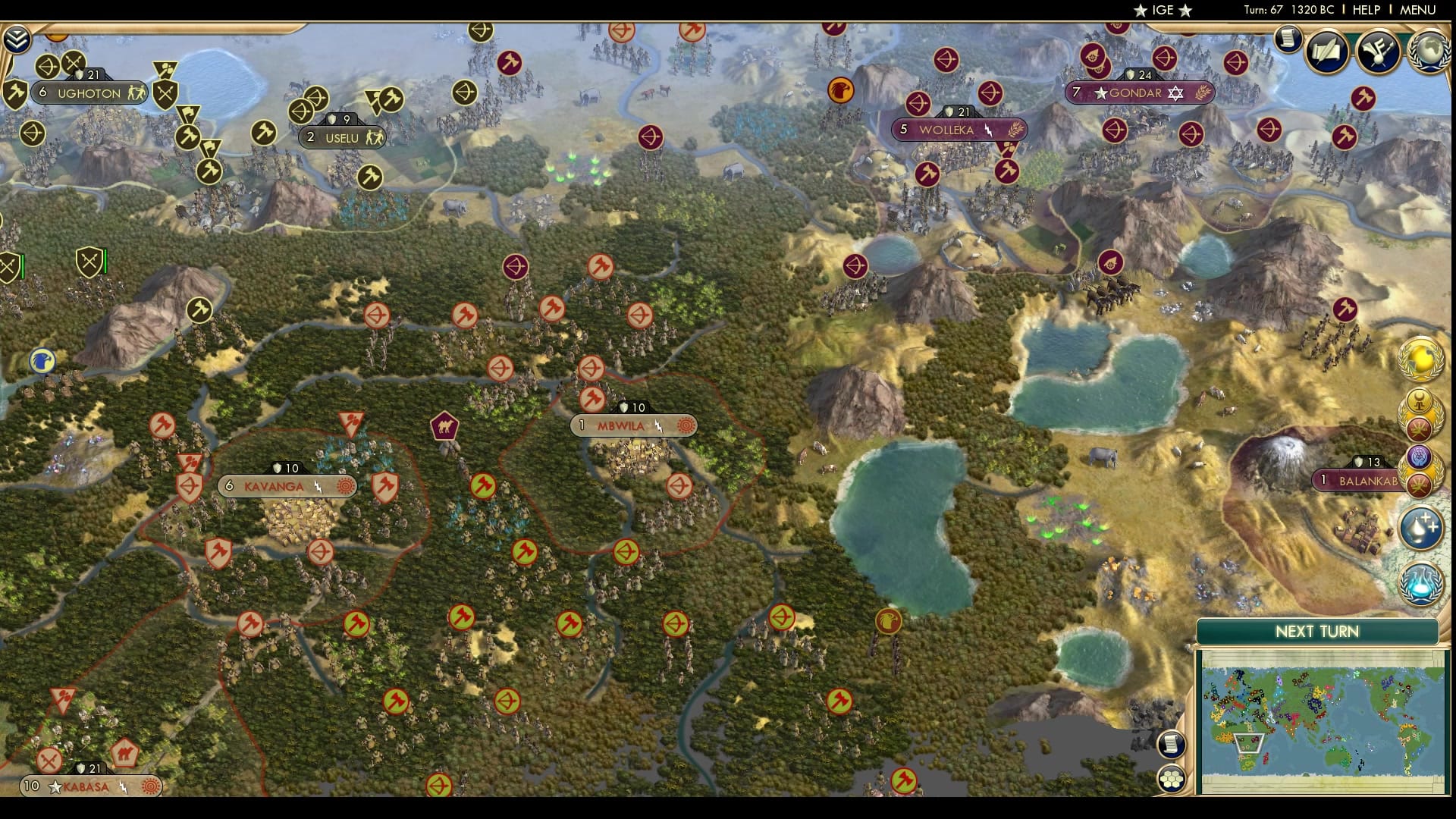Click the ancient ruins water-drop notification
This screenshot has width=1456, height=819.
tap(1419, 525)
